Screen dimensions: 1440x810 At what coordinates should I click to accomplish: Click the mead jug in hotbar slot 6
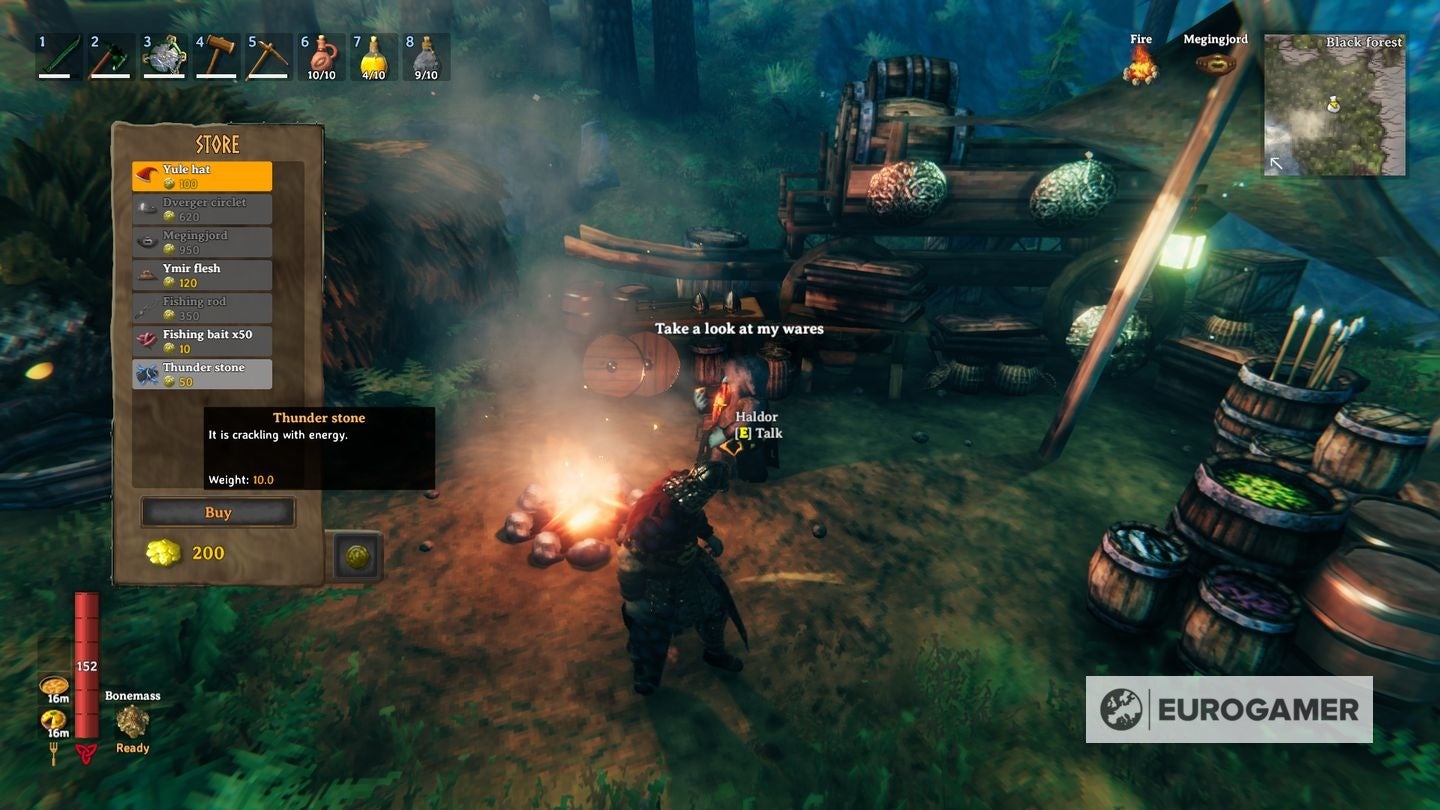coord(322,57)
